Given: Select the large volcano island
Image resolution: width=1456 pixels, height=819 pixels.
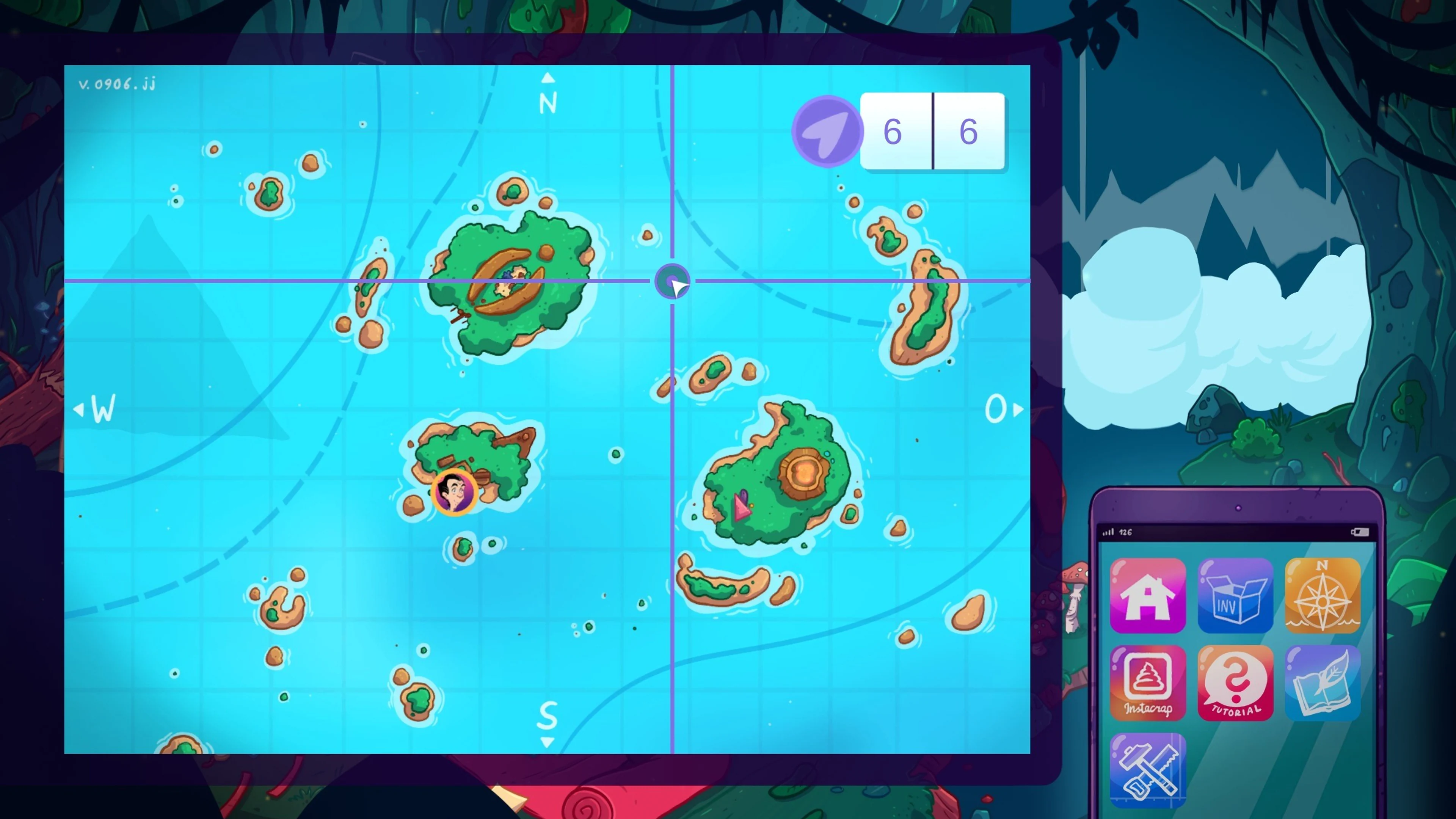Looking at the screenshot, I should coord(791,480).
